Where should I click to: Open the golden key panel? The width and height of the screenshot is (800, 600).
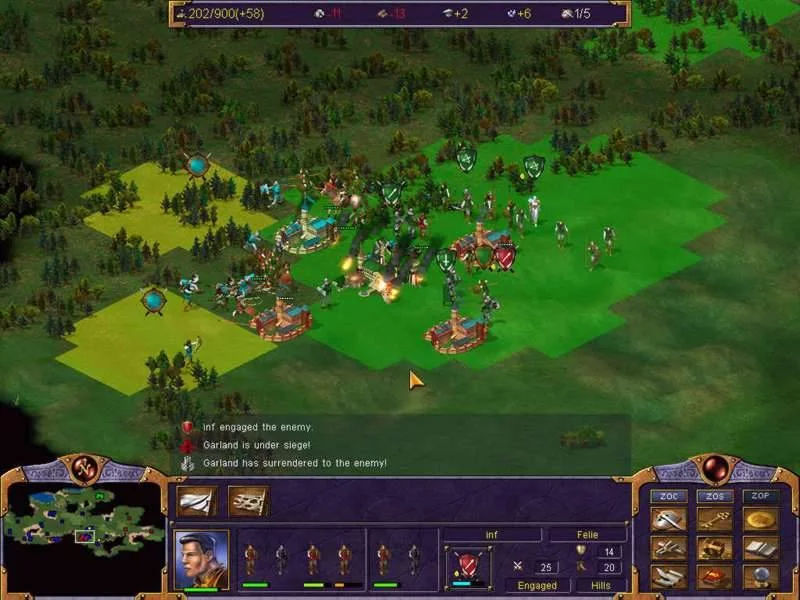pos(714,519)
